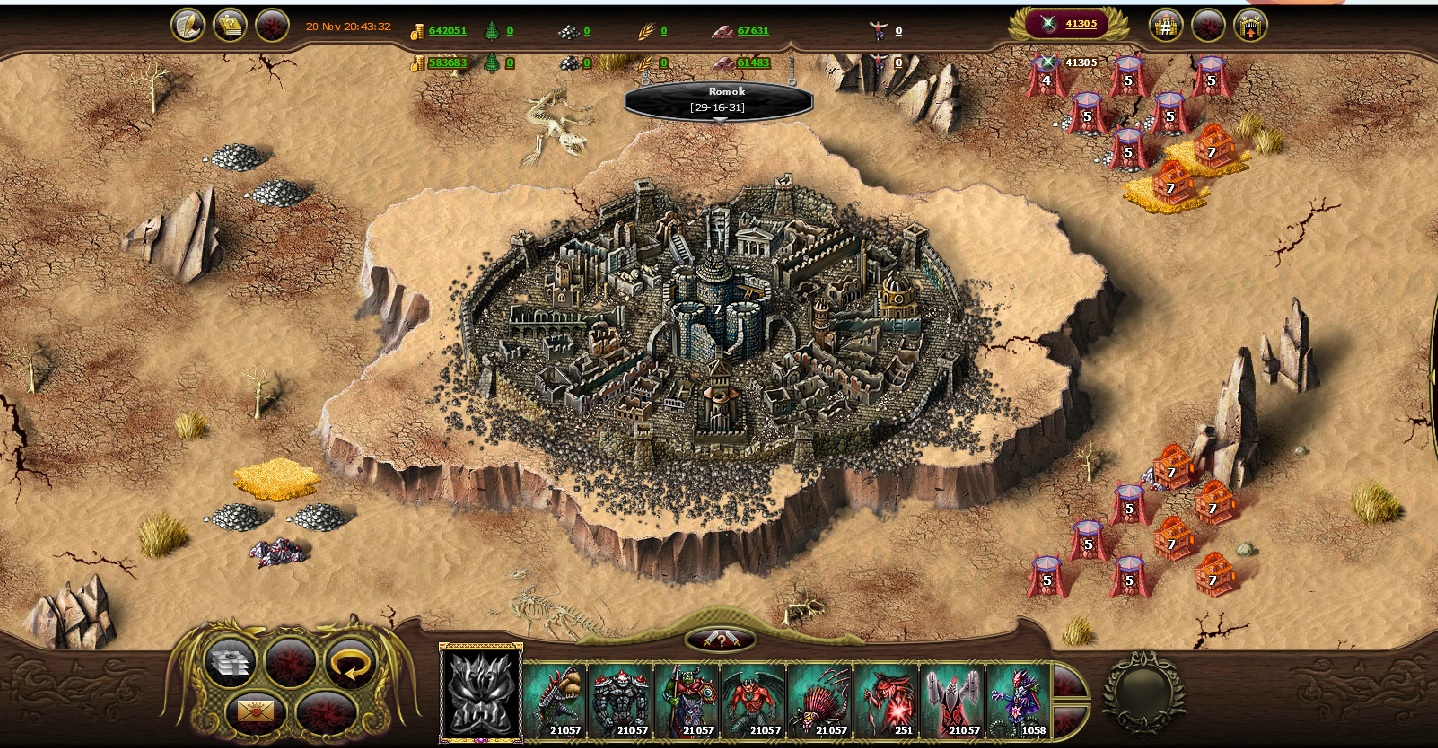The image size is (1438, 748).
Task: Click the first gold amount 642051
Action: tap(447, 31)
